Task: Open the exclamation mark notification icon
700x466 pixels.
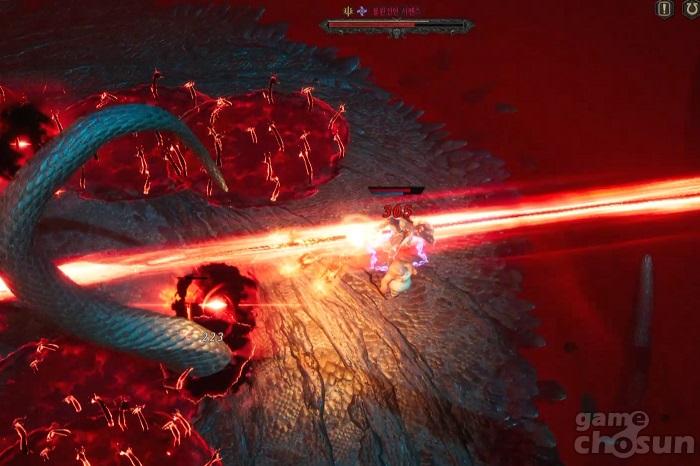Action: (x=664, y=9)
